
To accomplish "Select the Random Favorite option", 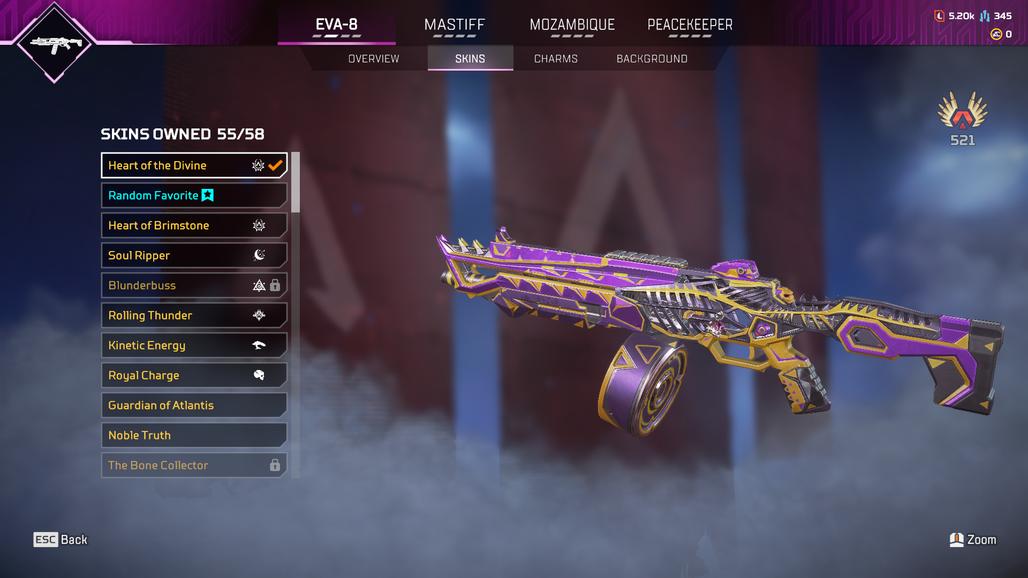I will [193, 196].
